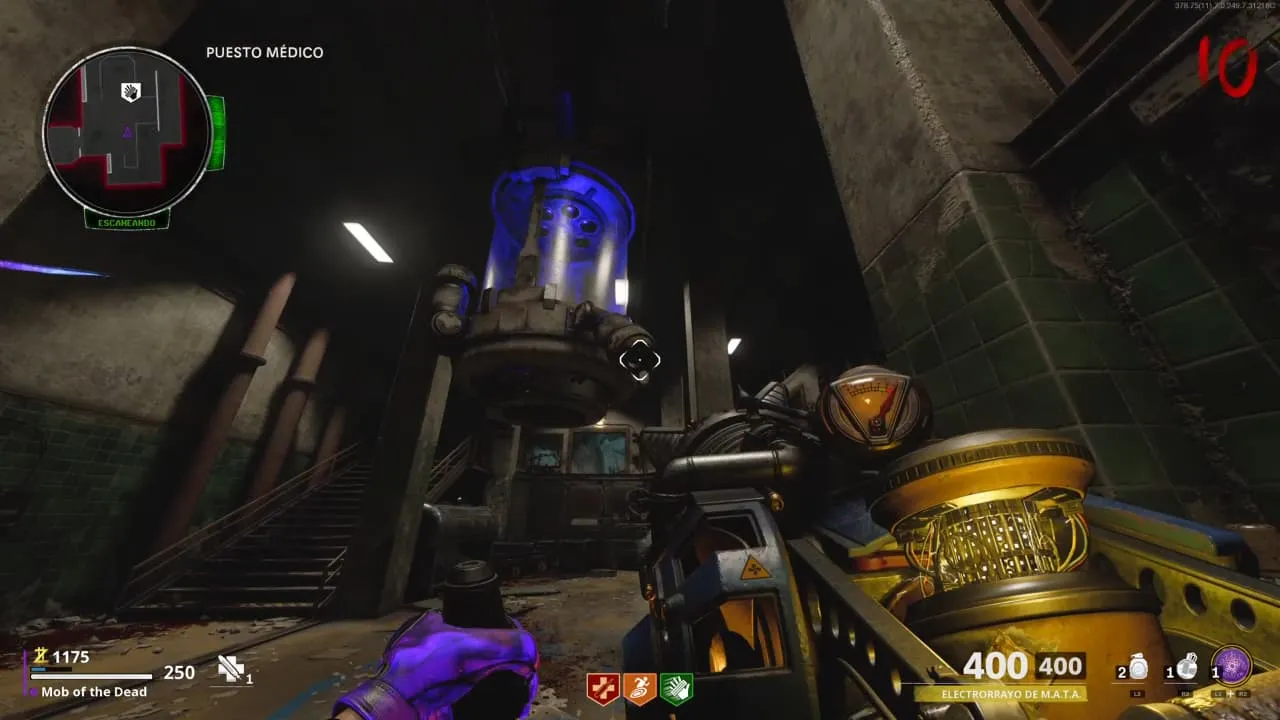Click the Electrorrayo de M.A.T.A. weapon label

click(x=998, y=694)
